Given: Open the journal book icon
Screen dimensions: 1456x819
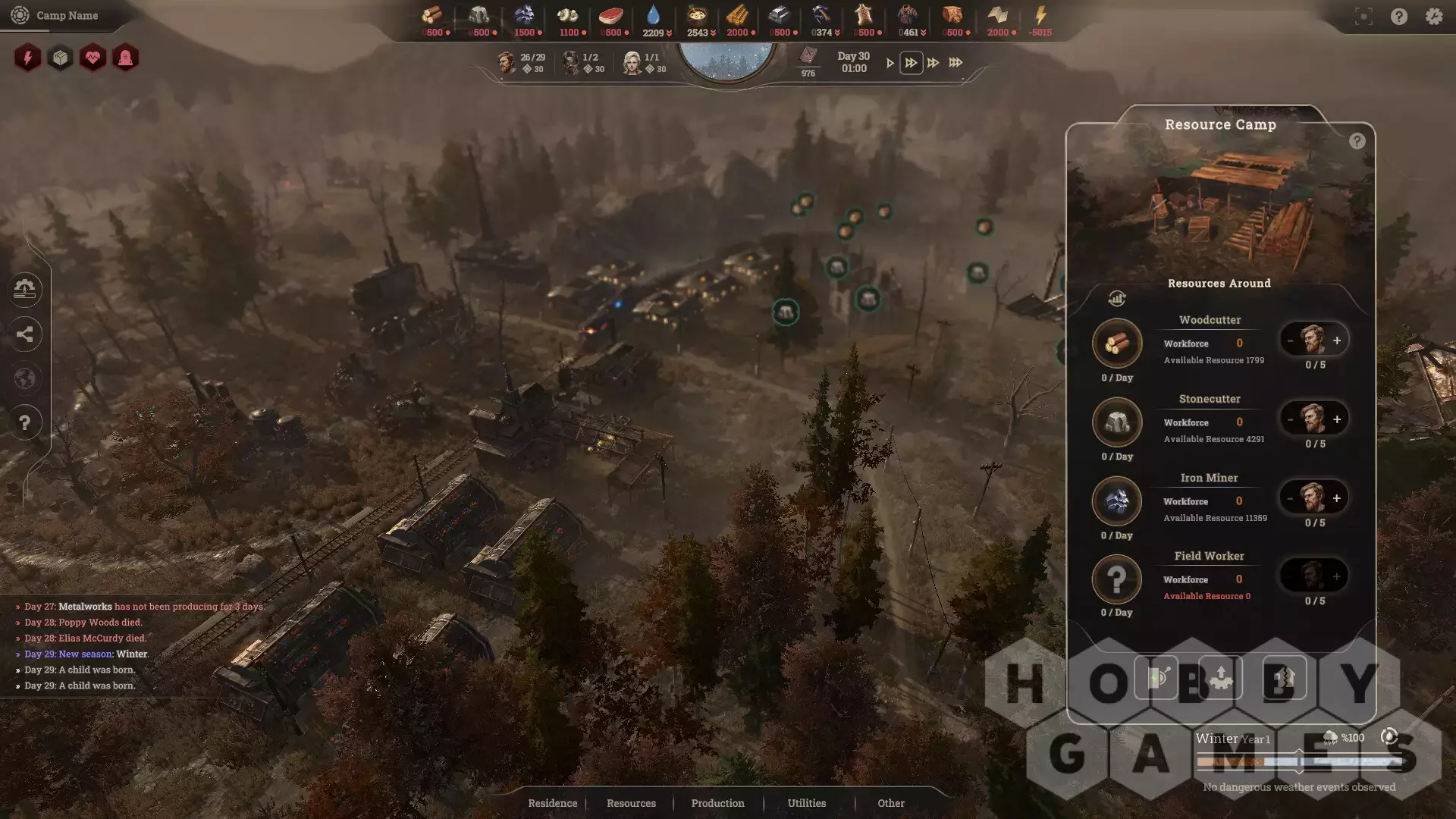Looking at the screenshot, I should point(808,55).
